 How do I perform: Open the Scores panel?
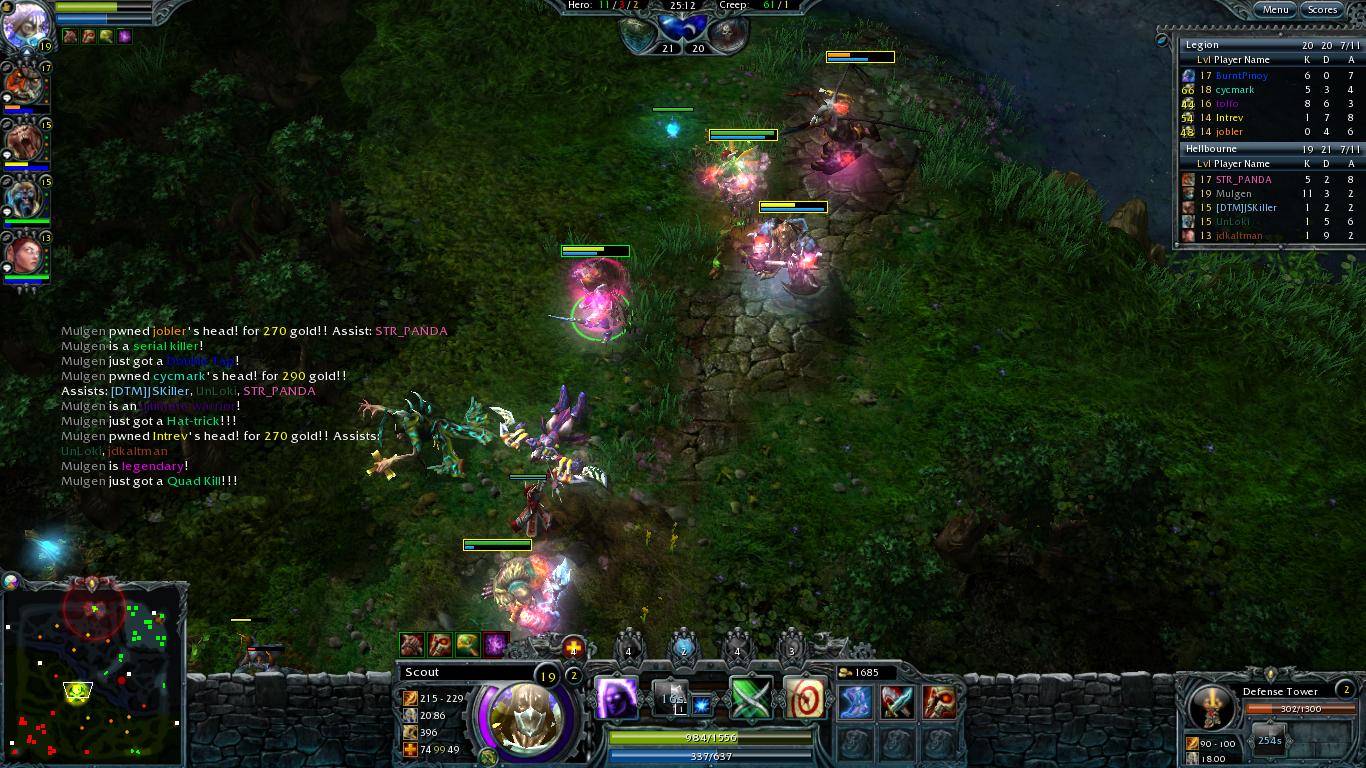(1323, 9)
